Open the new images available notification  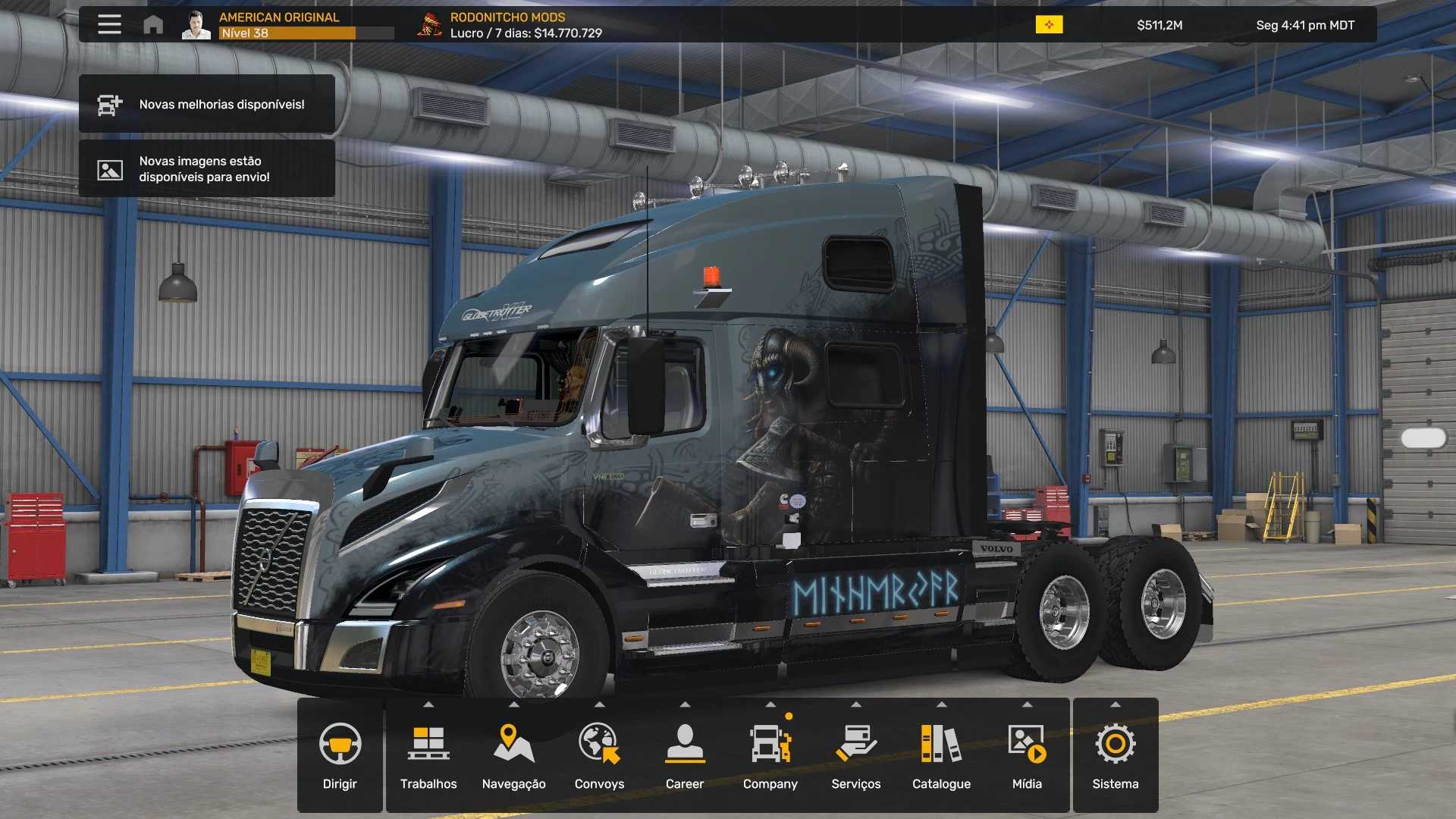pos(207,169)
